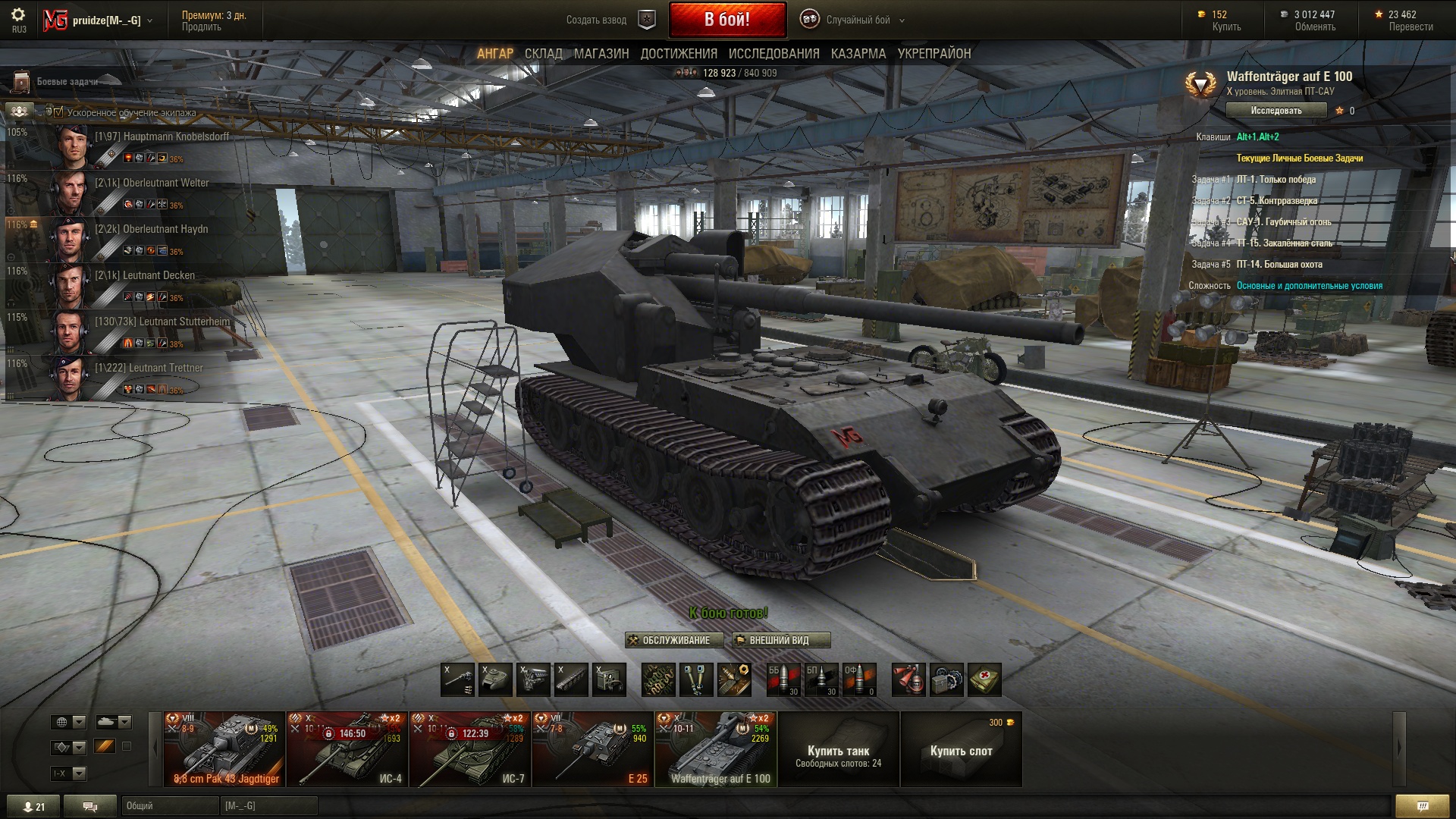Open the battle chat messages icon

point(91,806)
